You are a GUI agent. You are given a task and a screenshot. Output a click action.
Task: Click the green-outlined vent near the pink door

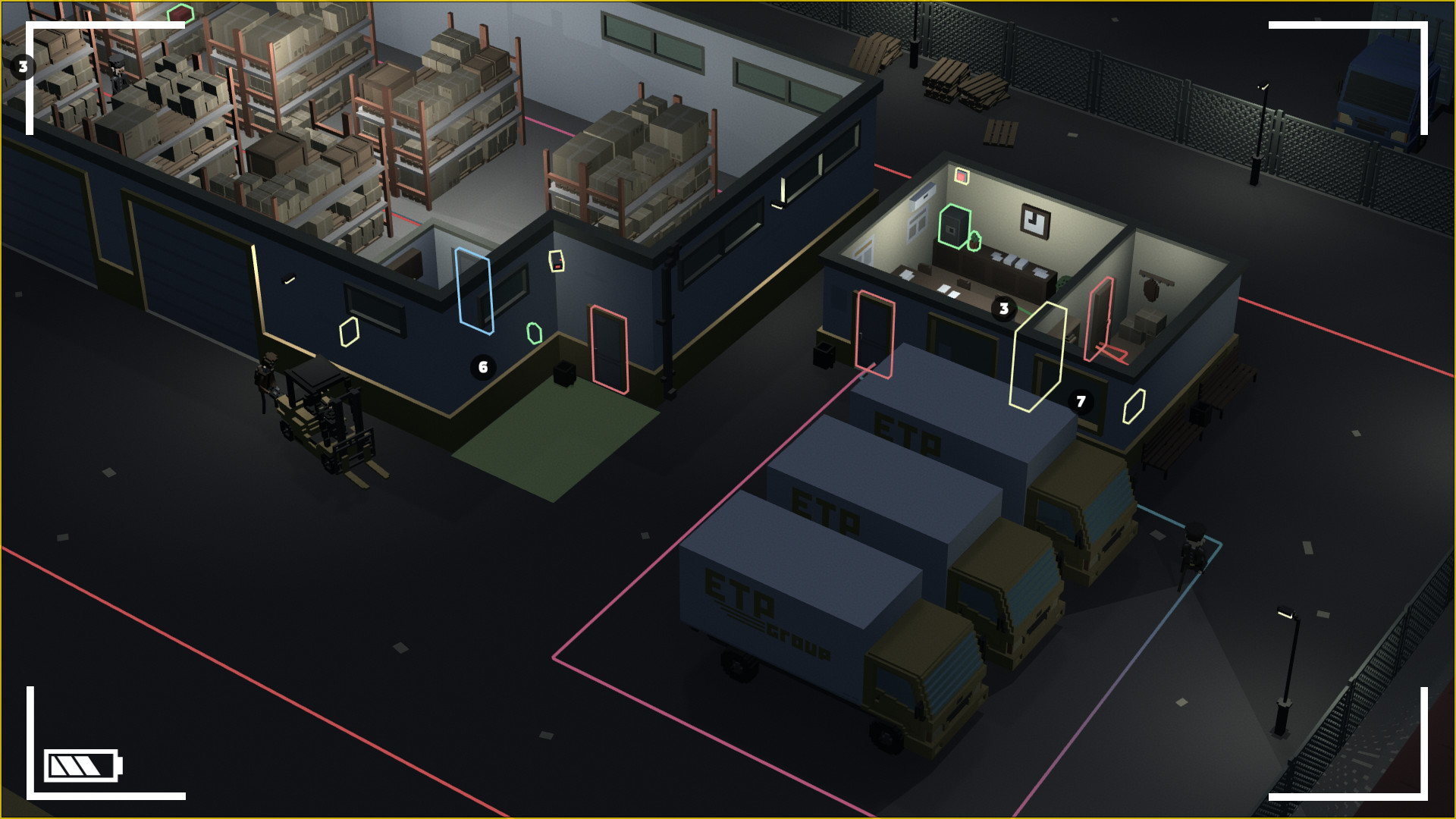pos(534,331)
